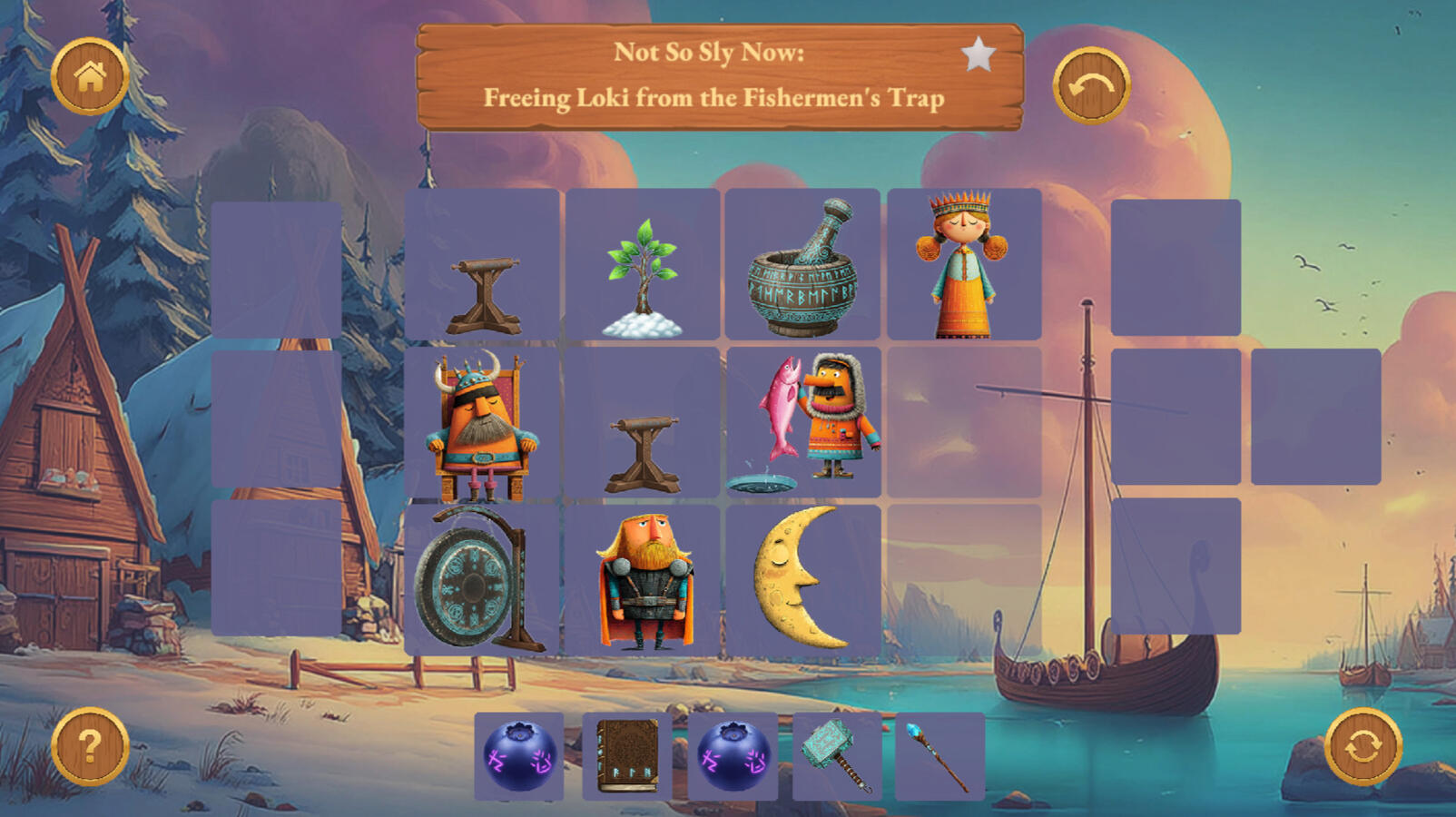Undo the last move

pos(1091,85)
